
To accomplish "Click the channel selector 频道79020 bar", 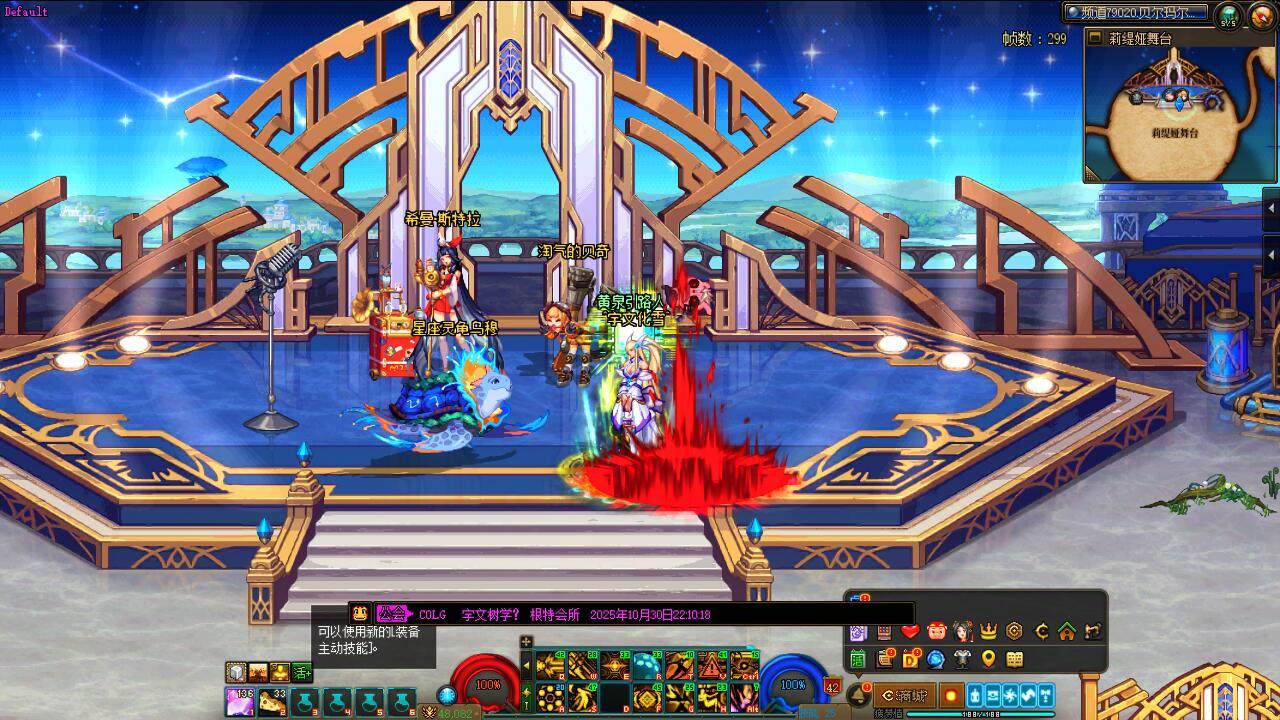I will coord(1136,12).
